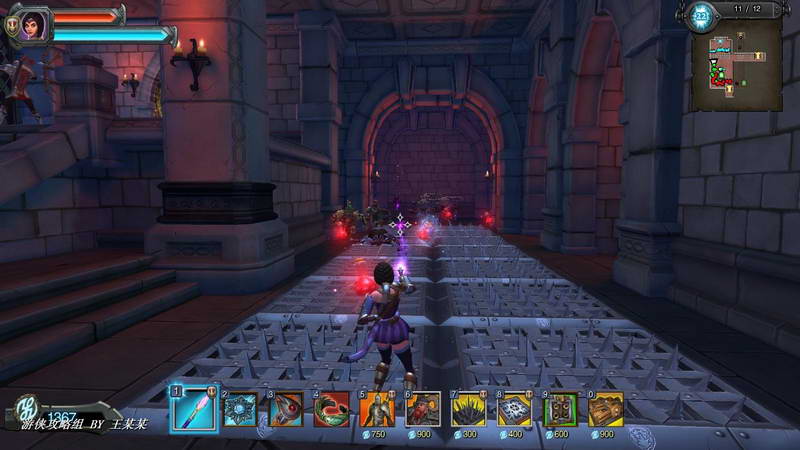Select the wall trap costing 600
This screenshot has width=800, height=450.
point(560,408)
